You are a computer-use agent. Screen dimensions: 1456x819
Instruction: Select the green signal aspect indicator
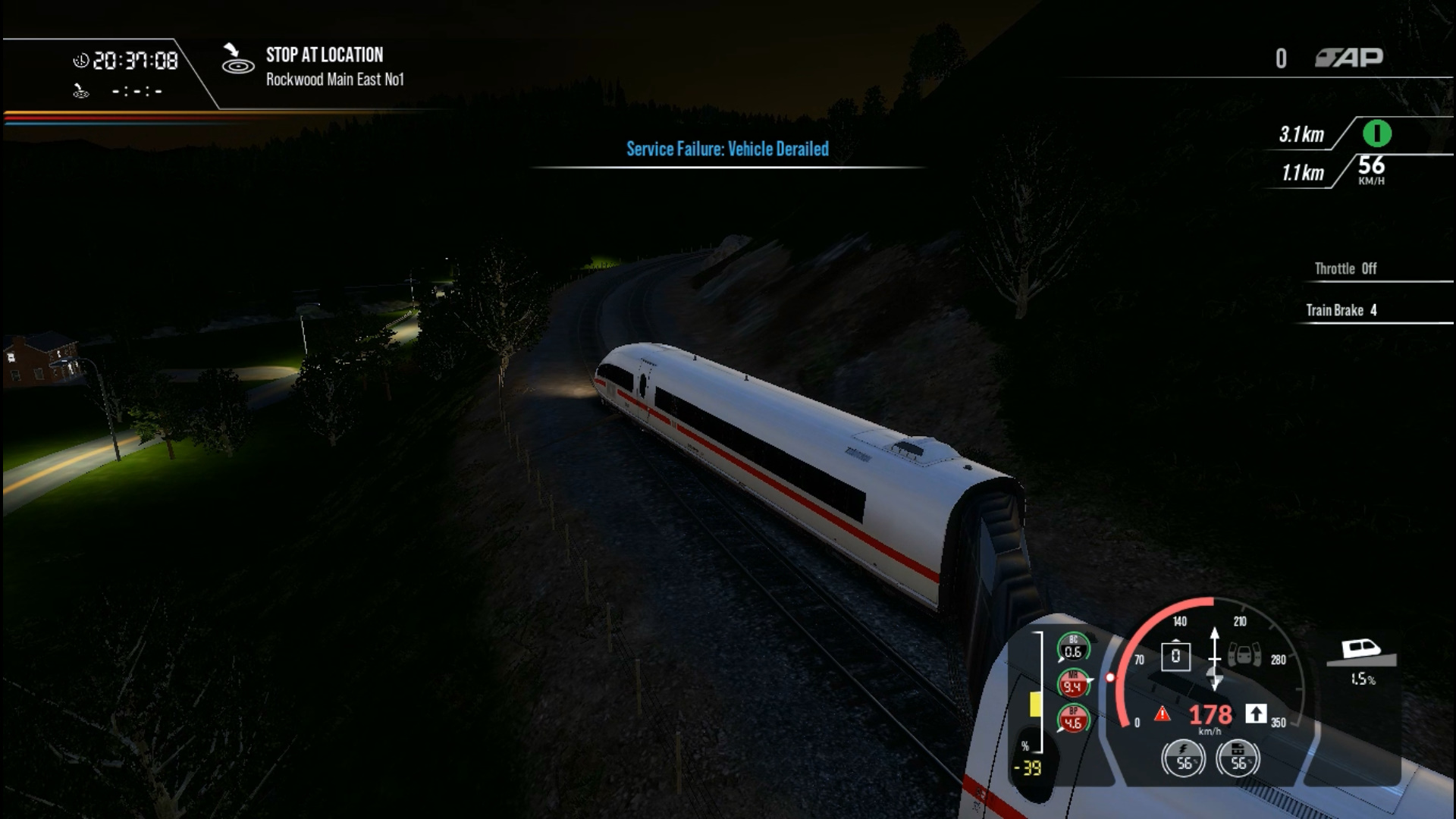pyautogui.click(x=1376, y=134)
